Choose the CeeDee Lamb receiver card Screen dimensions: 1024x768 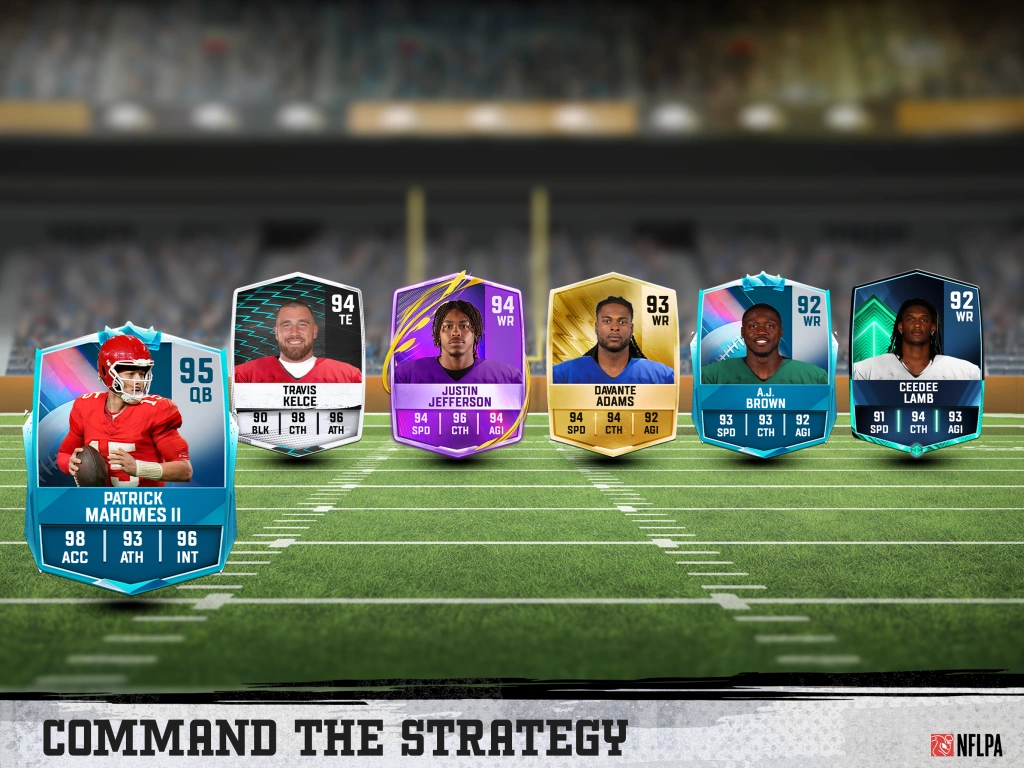916,362
